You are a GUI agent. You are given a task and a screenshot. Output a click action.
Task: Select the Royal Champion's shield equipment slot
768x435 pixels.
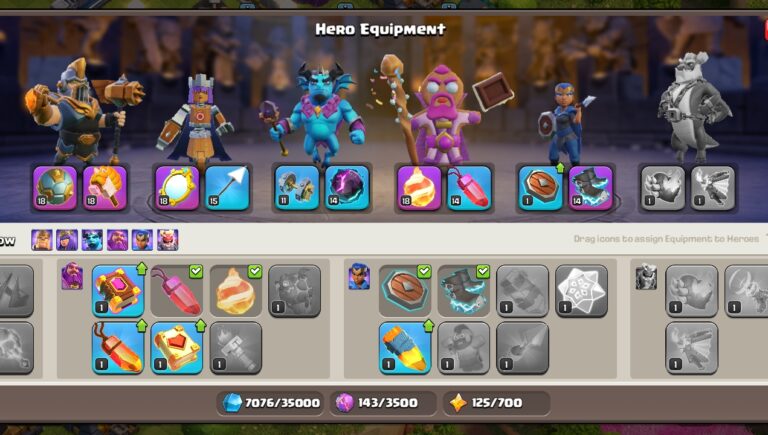pyautogui.click(x=541, y=188)
